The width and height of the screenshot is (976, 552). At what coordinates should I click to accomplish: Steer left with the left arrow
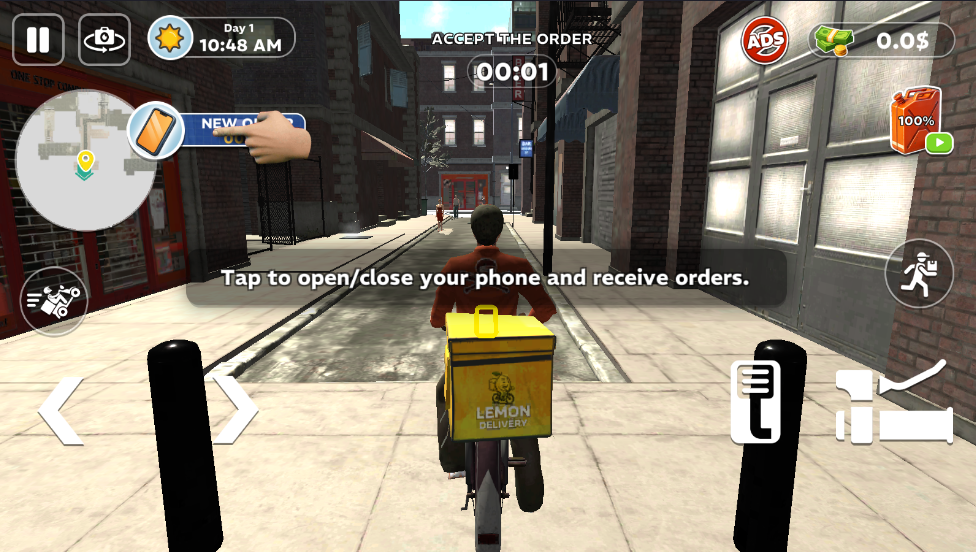[x=61, y=410]
